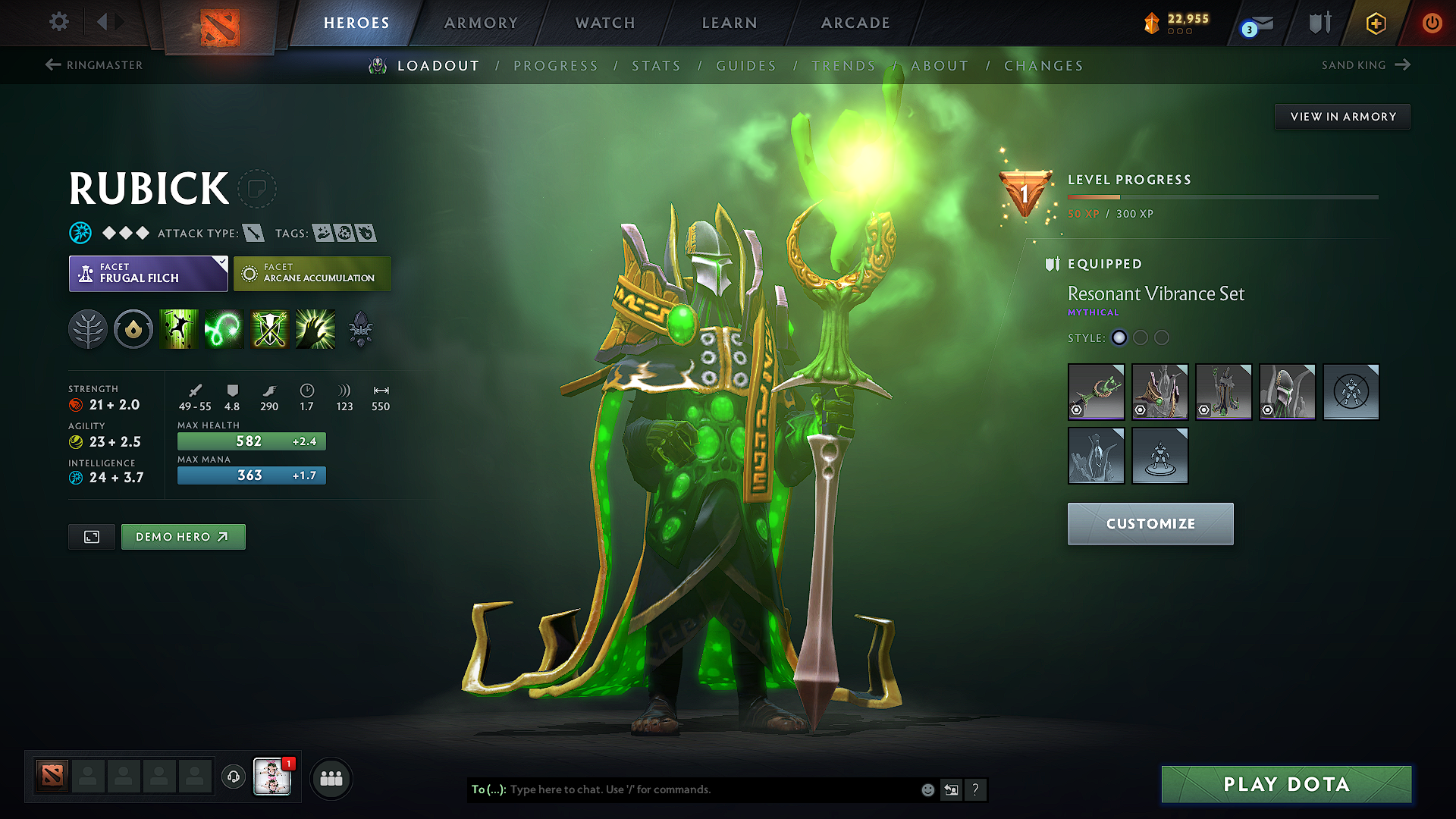This screenshot has height=819, width=1456.
Task: Open the friends list icon near party slots
Action: click(331, 778)
